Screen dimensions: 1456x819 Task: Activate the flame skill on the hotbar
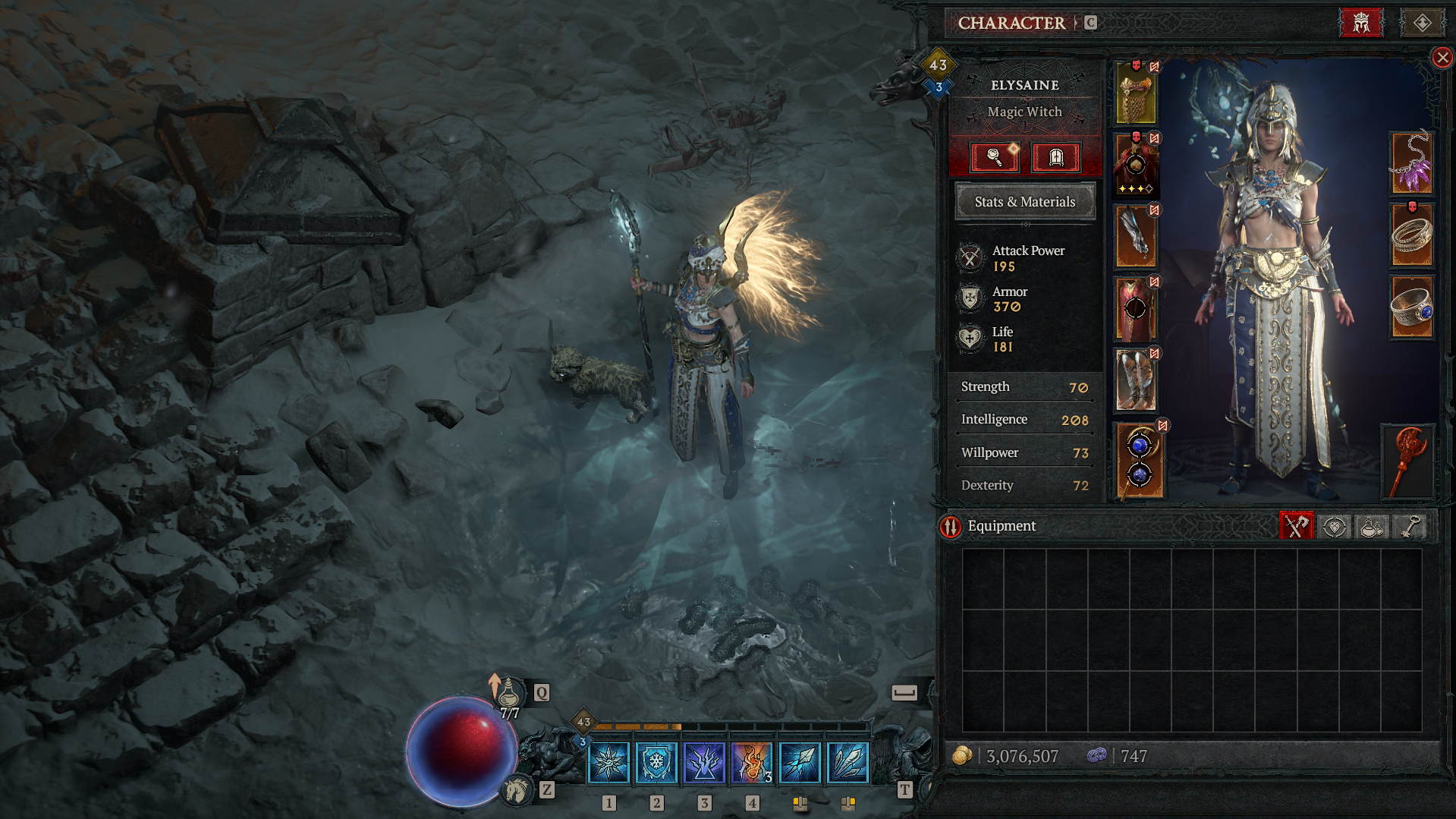(751, 762)
